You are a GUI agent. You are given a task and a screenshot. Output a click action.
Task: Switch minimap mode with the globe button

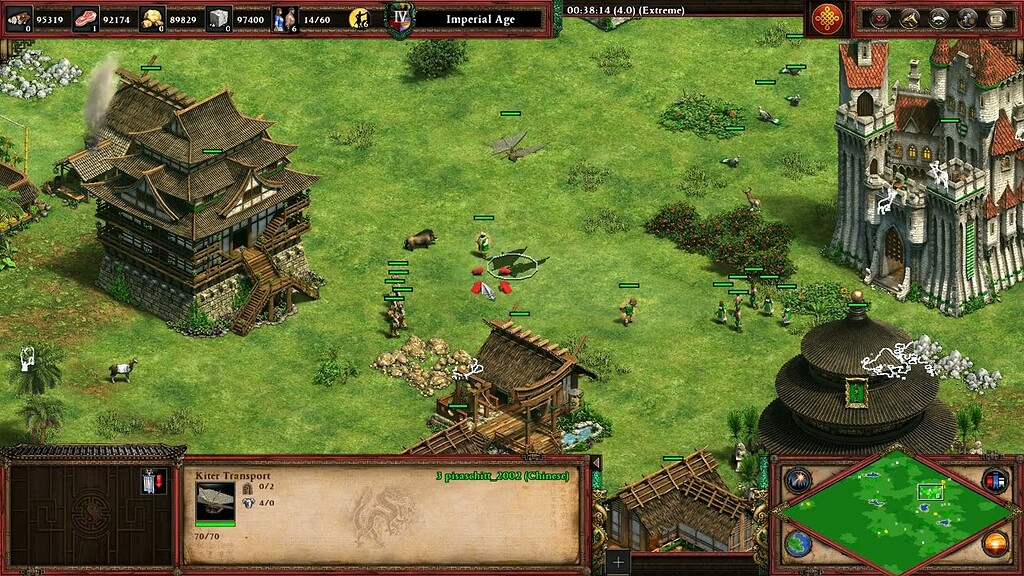coord(798,544)
